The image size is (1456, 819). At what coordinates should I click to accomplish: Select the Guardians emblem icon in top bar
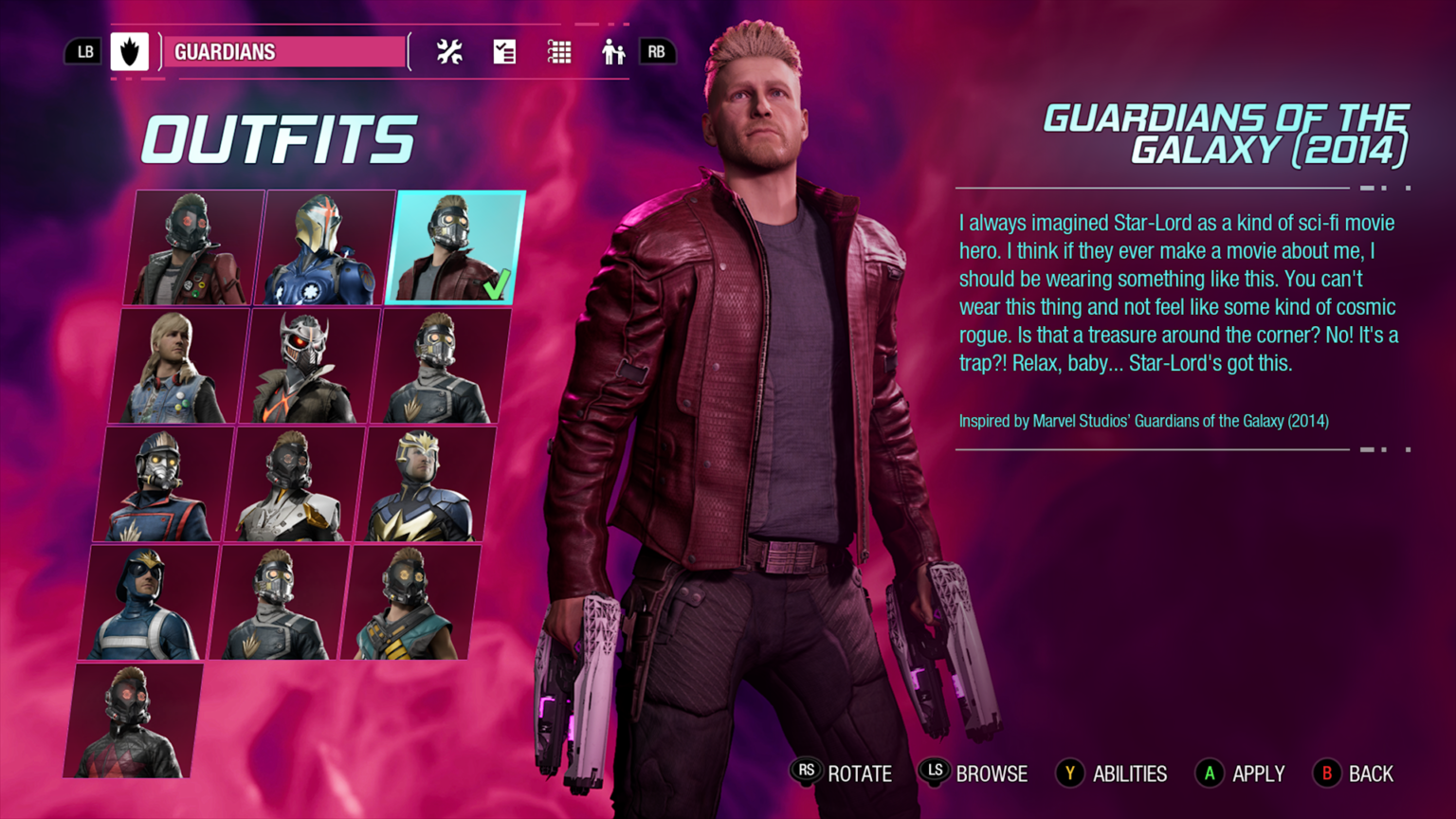[131, 51]
